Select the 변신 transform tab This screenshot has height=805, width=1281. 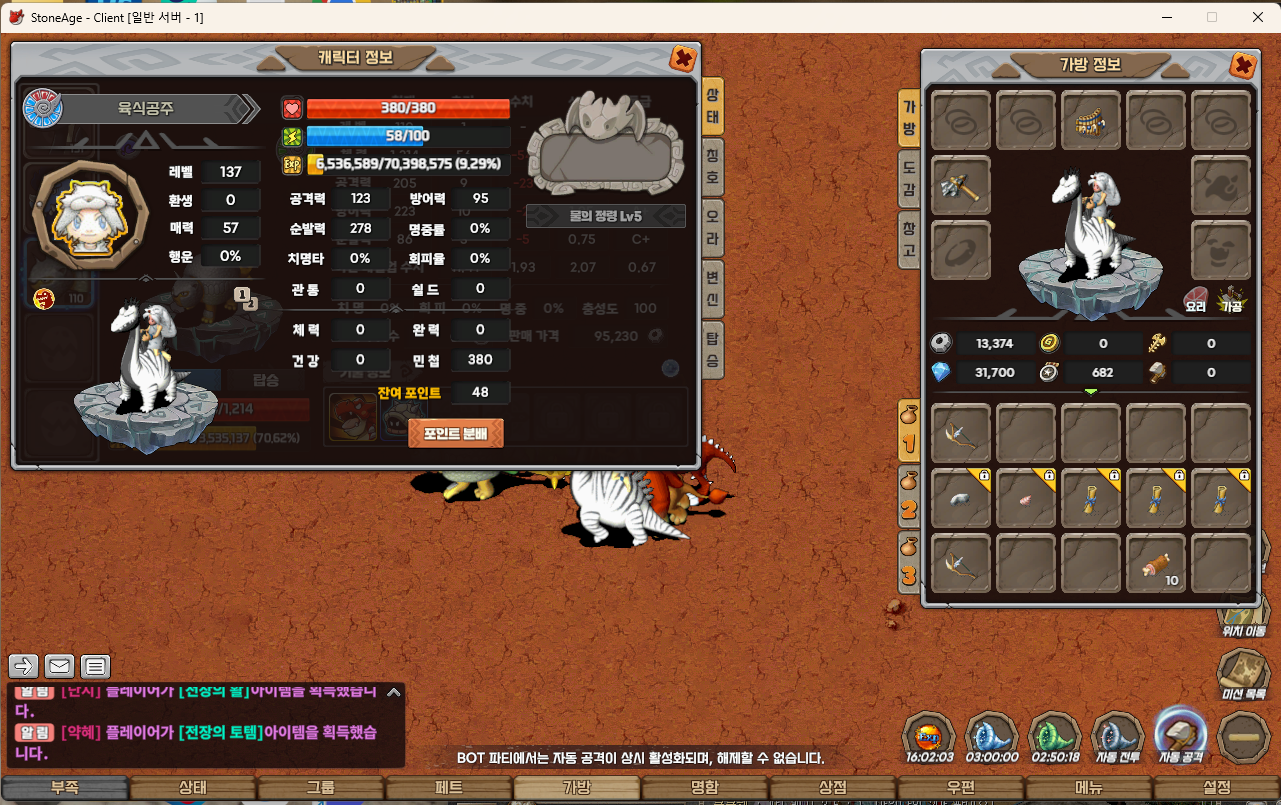[x=712, y=288]
